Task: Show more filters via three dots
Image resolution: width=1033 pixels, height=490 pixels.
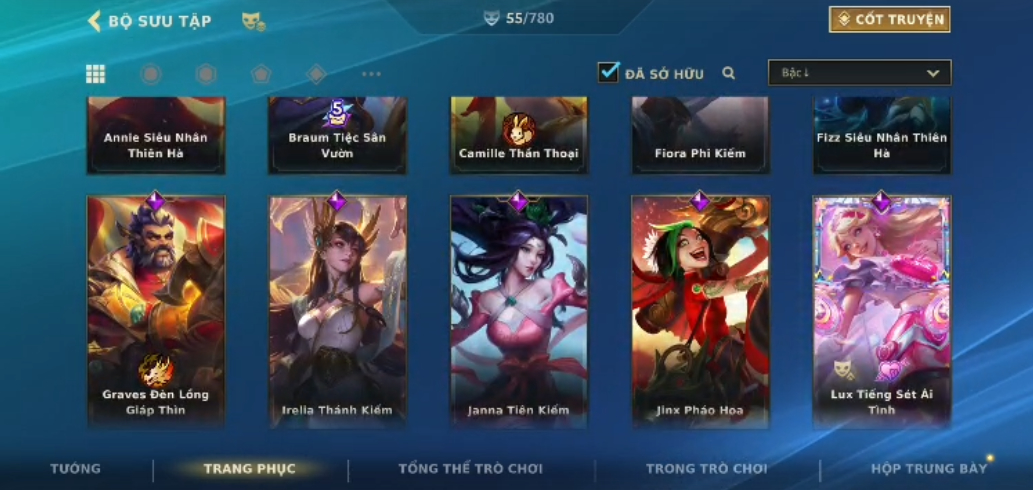Action: tap(371, 74)
